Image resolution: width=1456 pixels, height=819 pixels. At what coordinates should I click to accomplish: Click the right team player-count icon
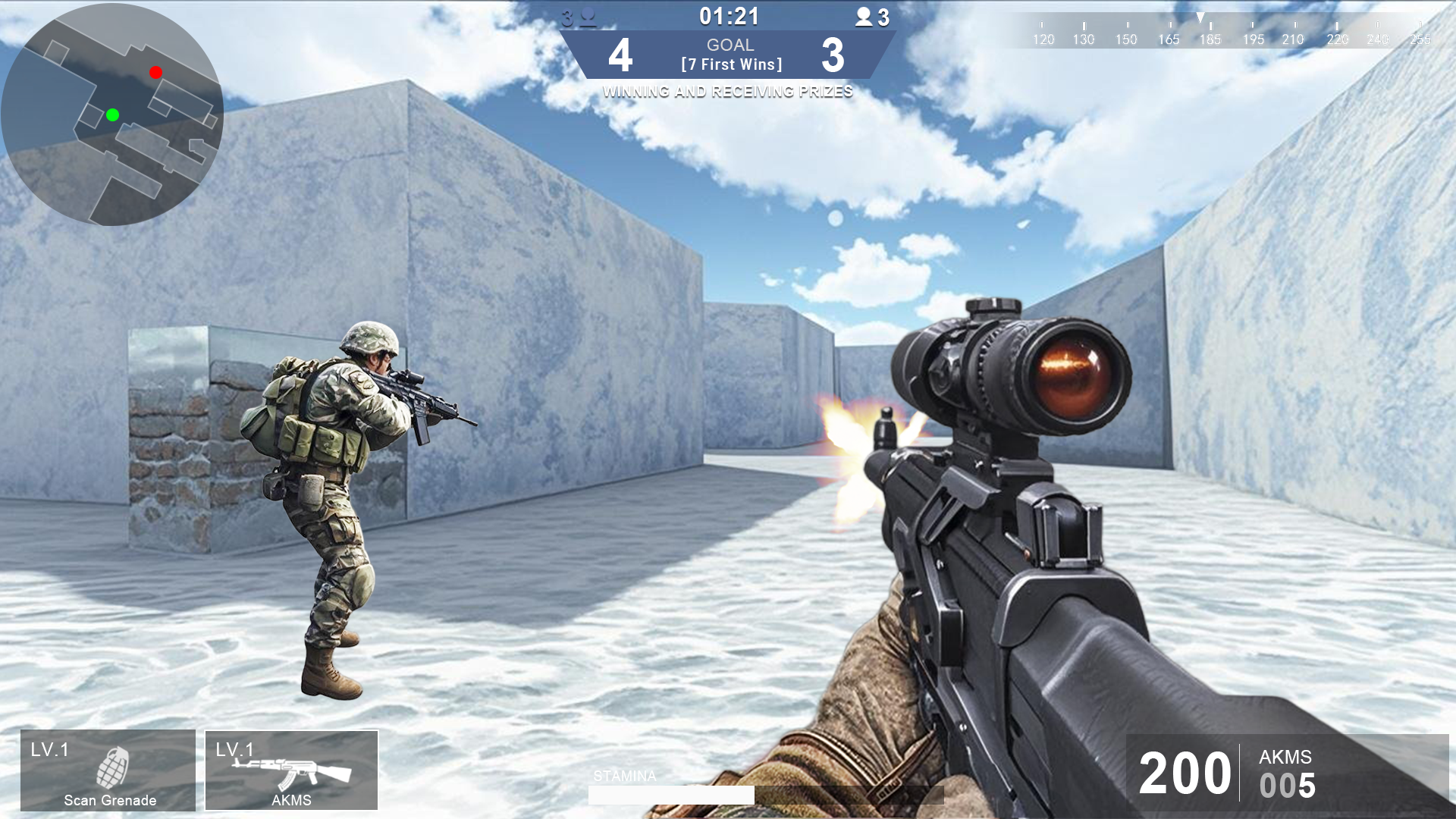865,16
